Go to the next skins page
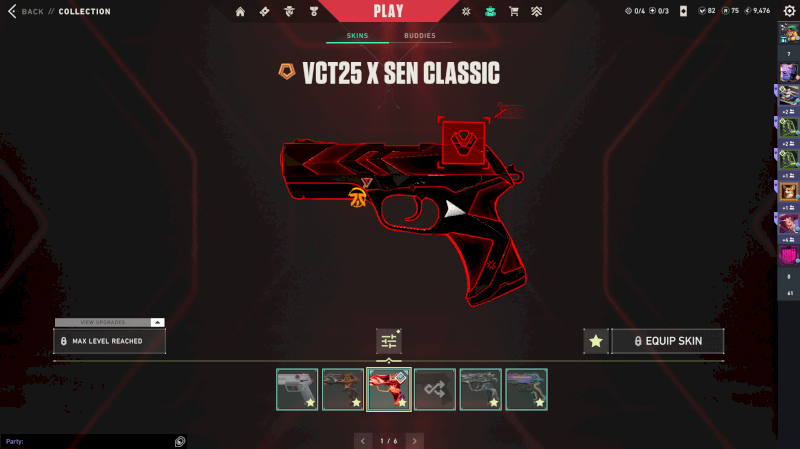 click(414, 440)
